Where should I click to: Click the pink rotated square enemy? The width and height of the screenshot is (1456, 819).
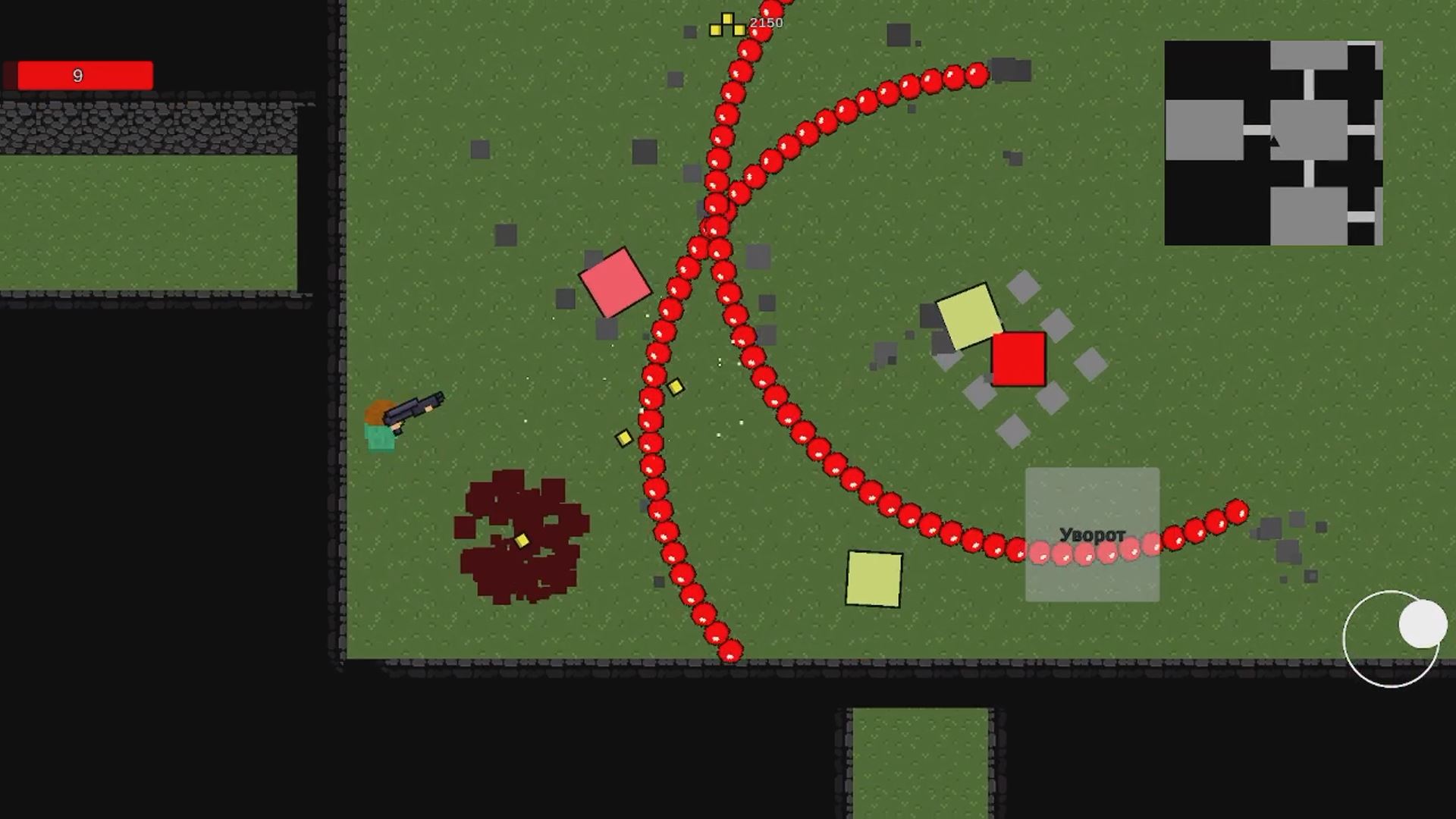[x=616, y=284]
